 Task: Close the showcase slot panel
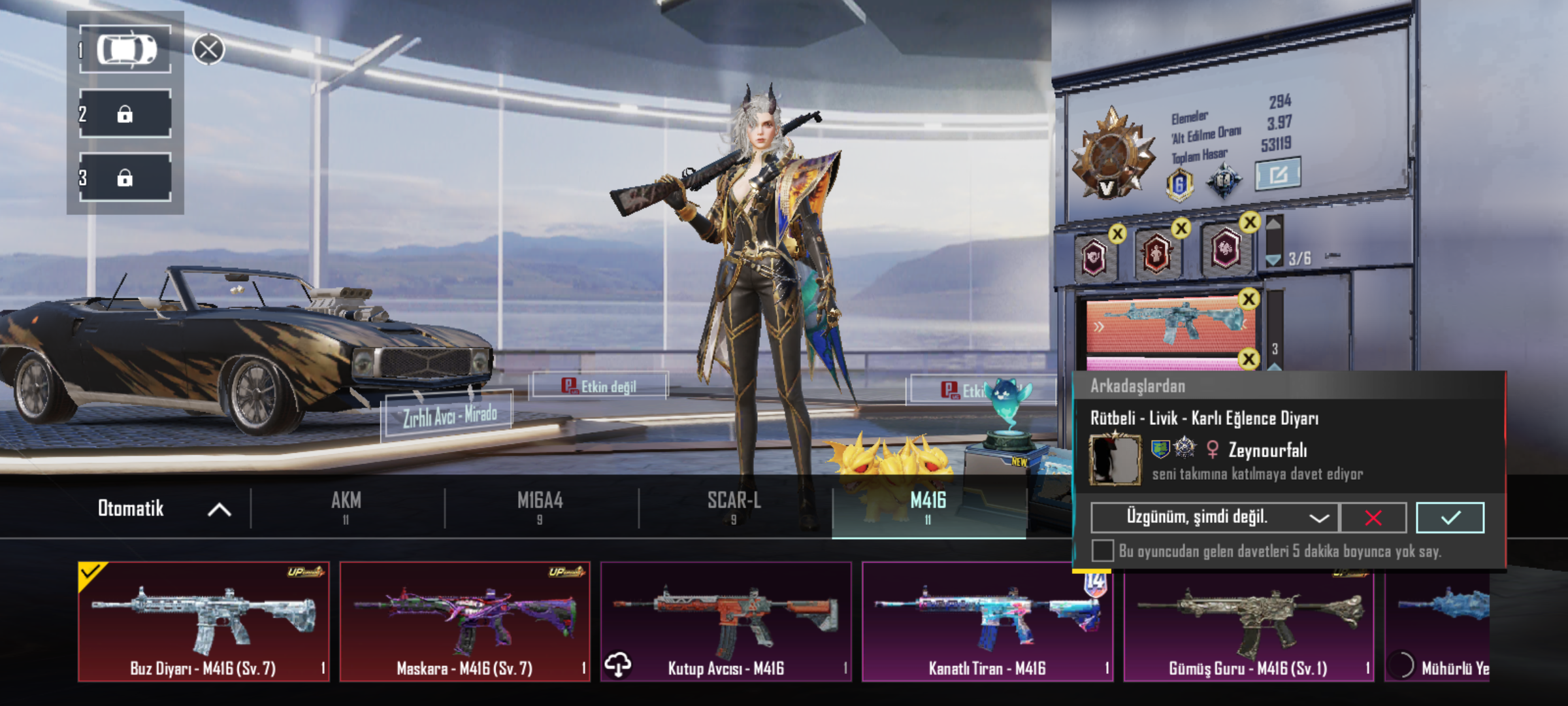pos(208,50)
